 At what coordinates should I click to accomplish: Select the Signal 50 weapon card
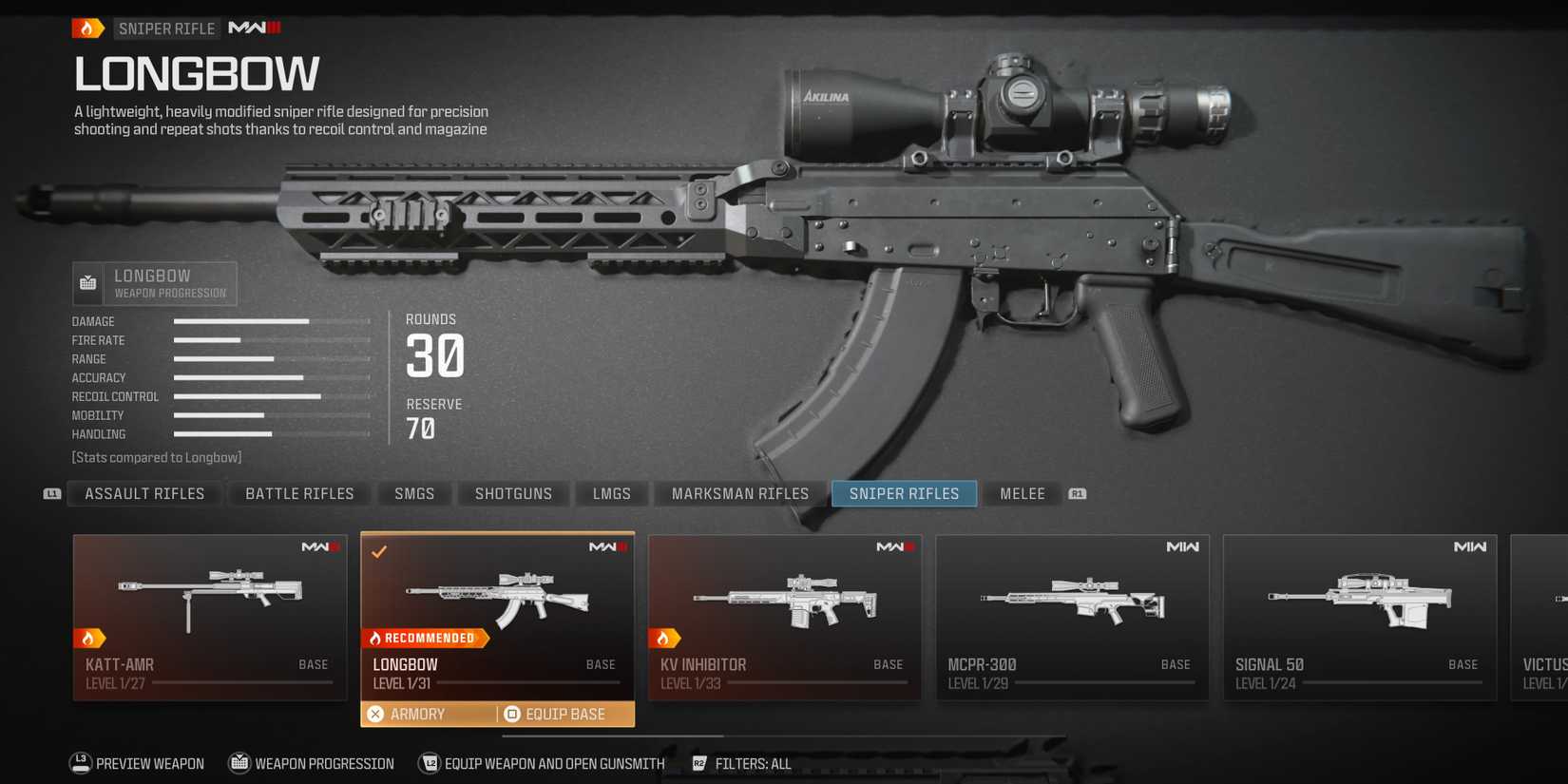pyautogui.click(x=1359, y=613)
